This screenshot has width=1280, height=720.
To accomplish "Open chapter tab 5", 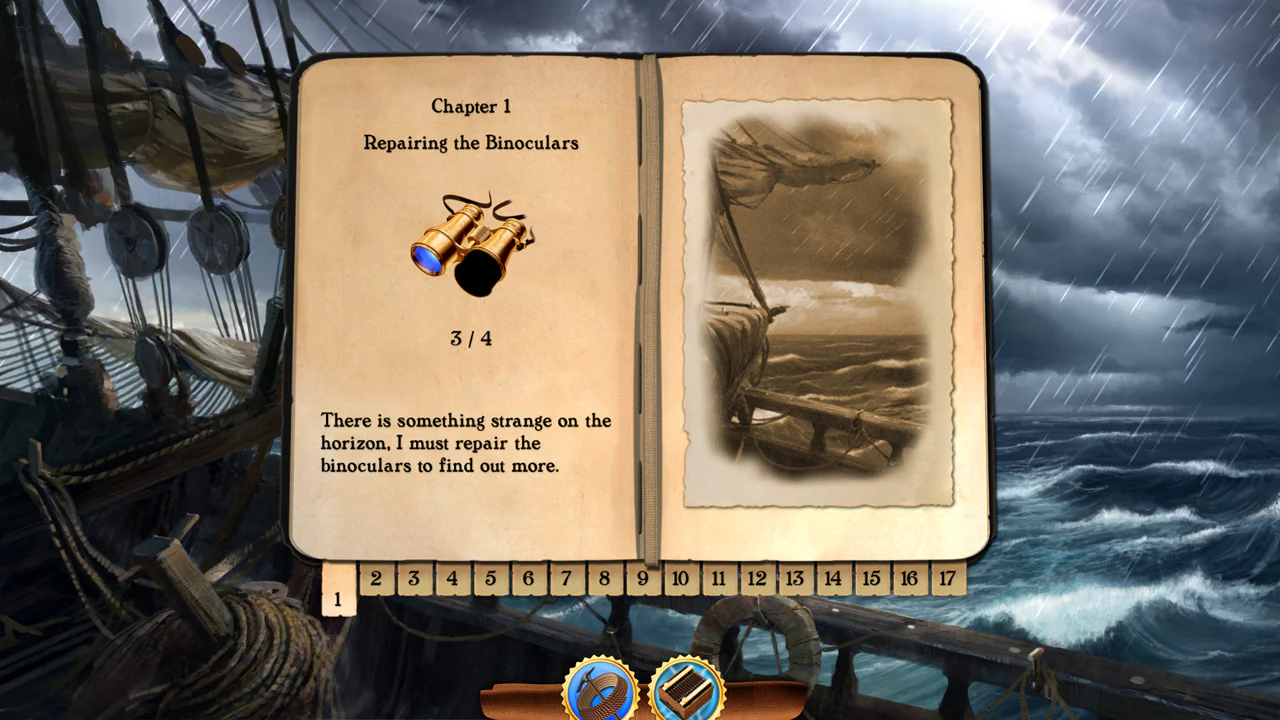I will click(x=490, y=579).
